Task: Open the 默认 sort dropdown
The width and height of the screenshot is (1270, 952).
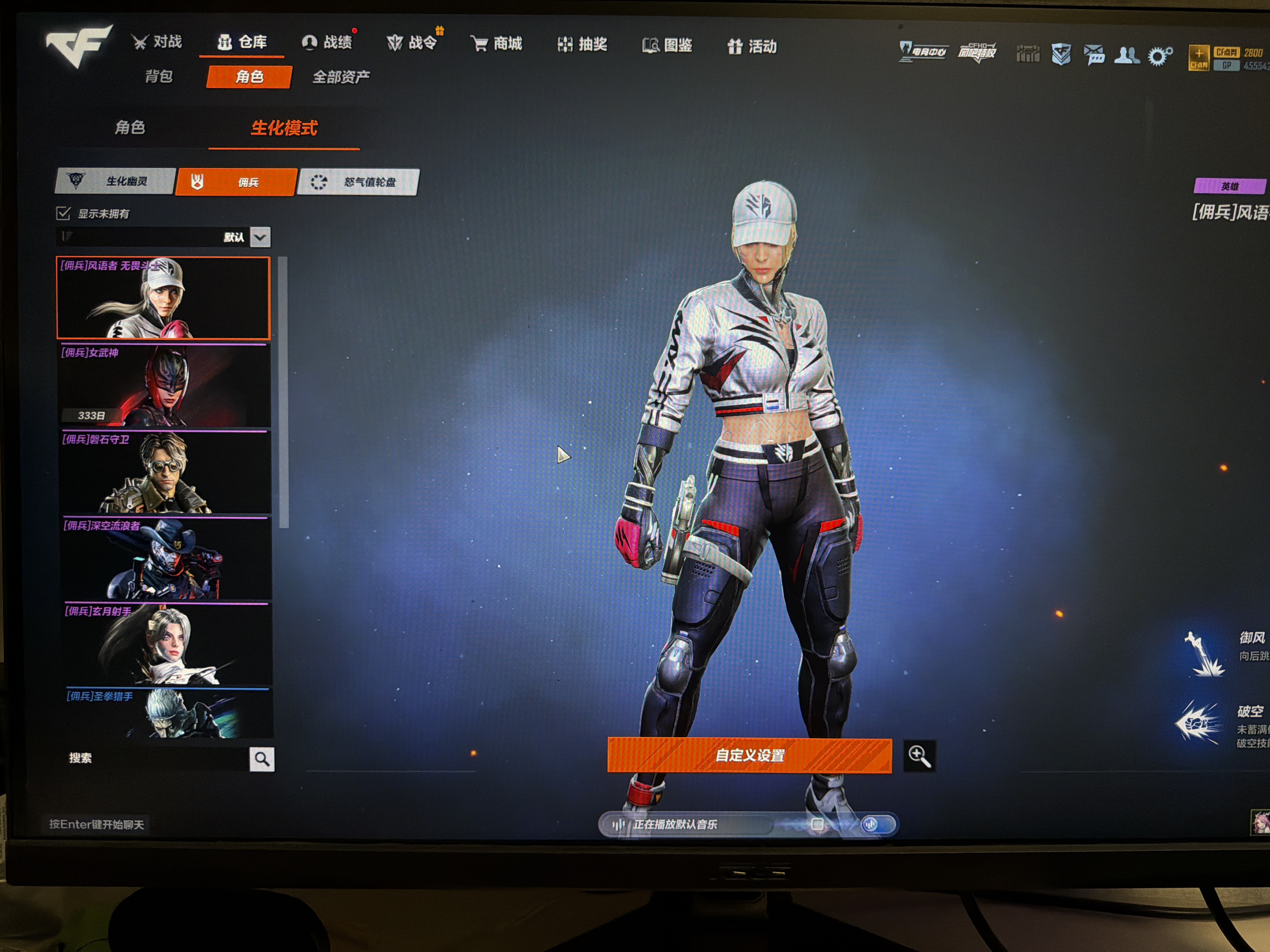Action: [x=260, y=237]
